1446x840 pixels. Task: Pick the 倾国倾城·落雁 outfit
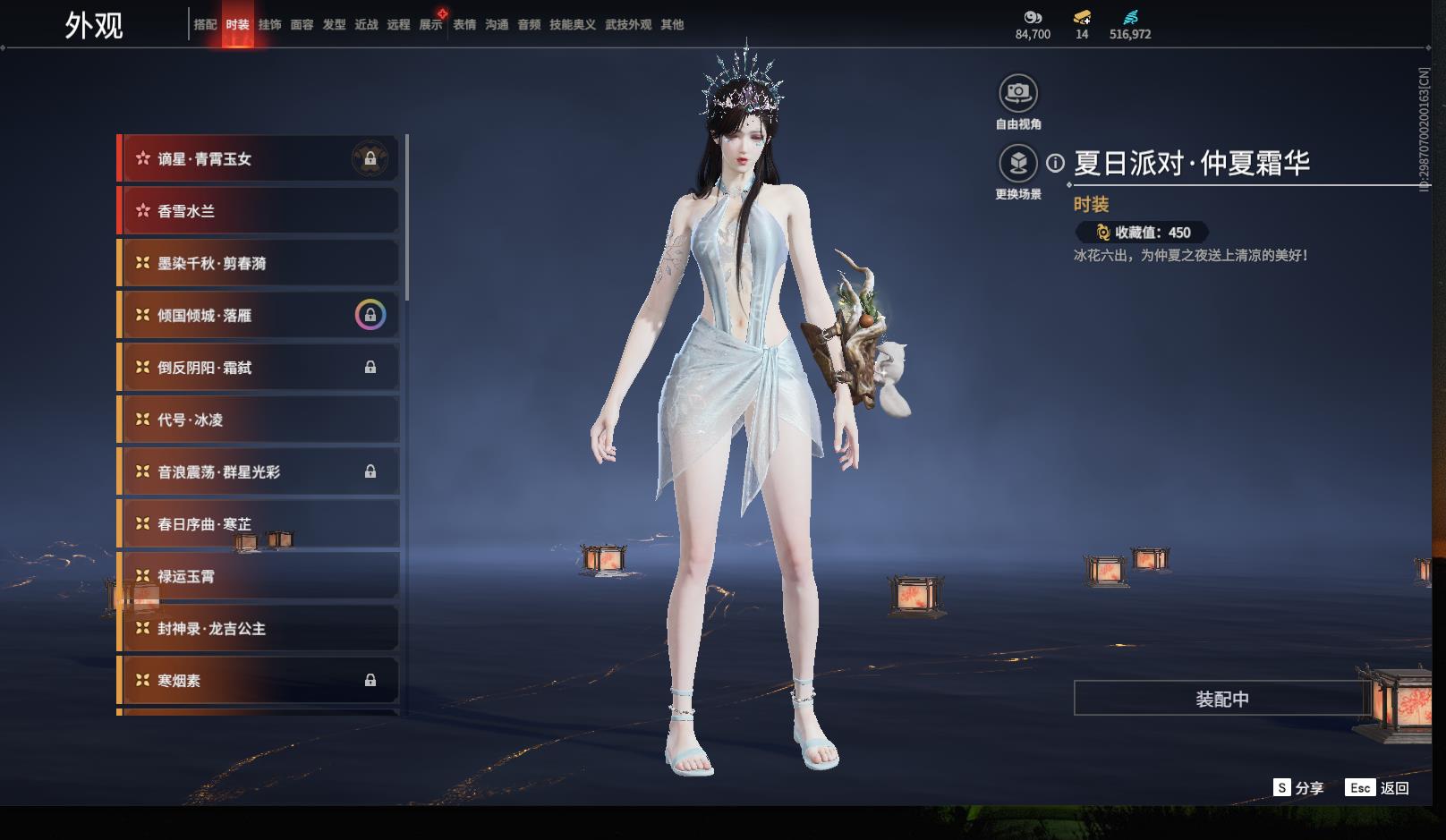point(259,315)
